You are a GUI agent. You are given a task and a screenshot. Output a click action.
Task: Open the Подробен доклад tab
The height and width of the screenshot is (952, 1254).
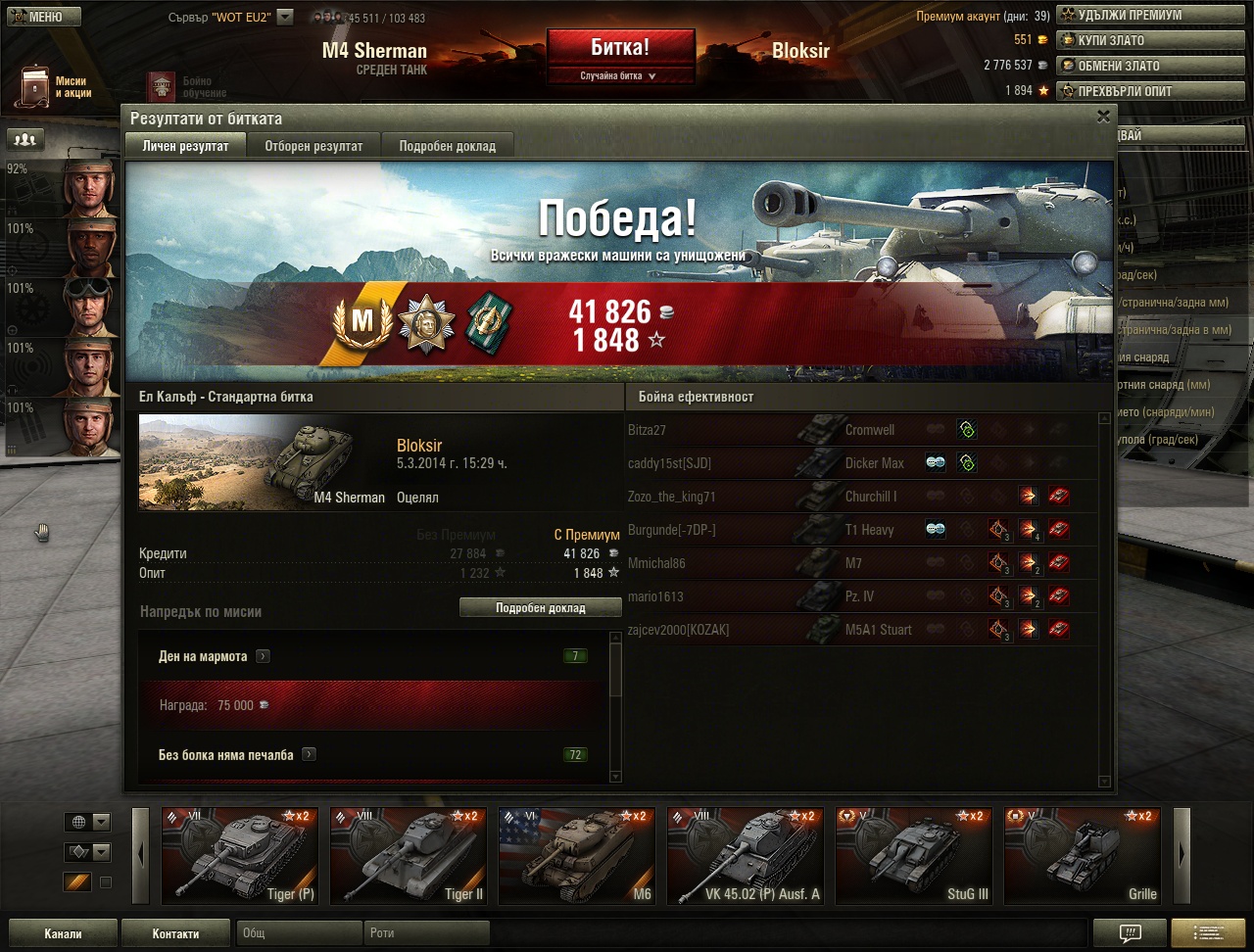(x=447, y=146)
